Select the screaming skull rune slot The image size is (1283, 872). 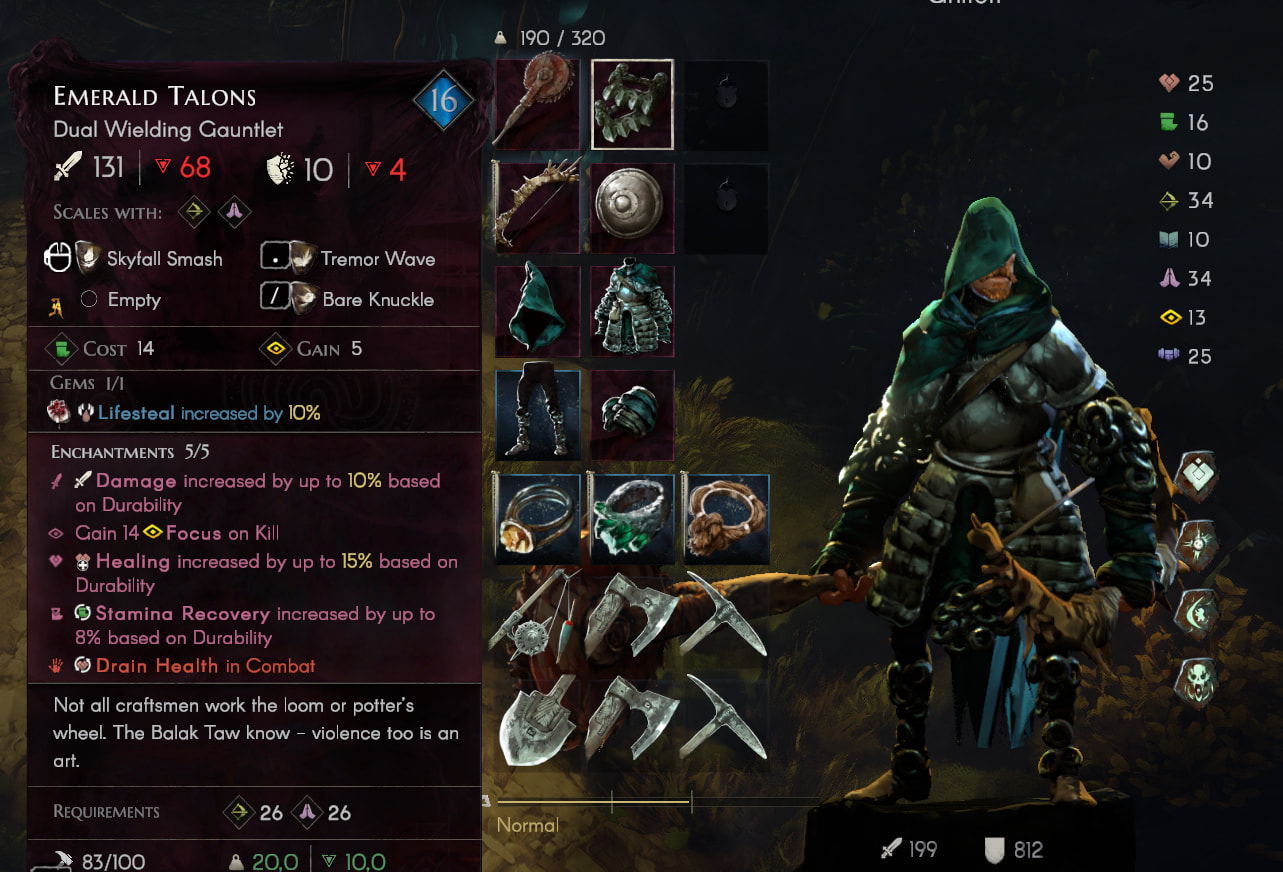coord(1196,682)
